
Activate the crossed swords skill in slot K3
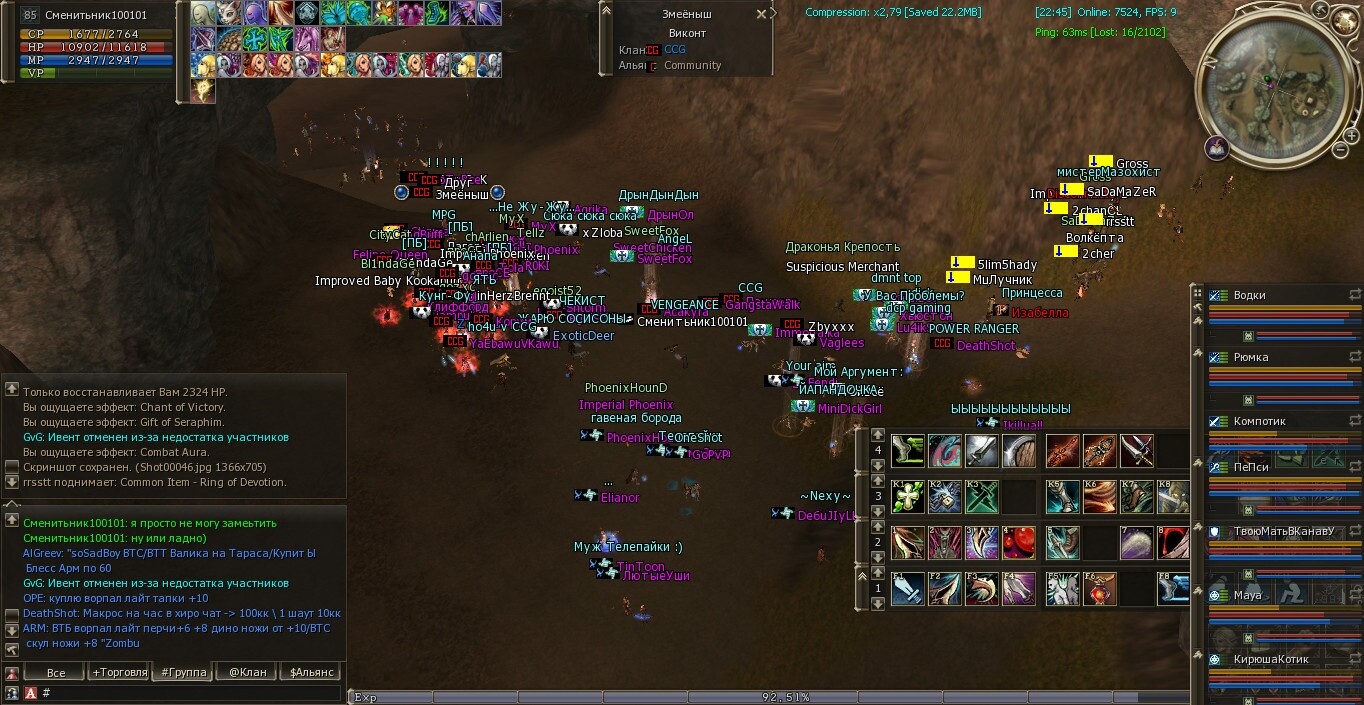click(x=982, y=496)
